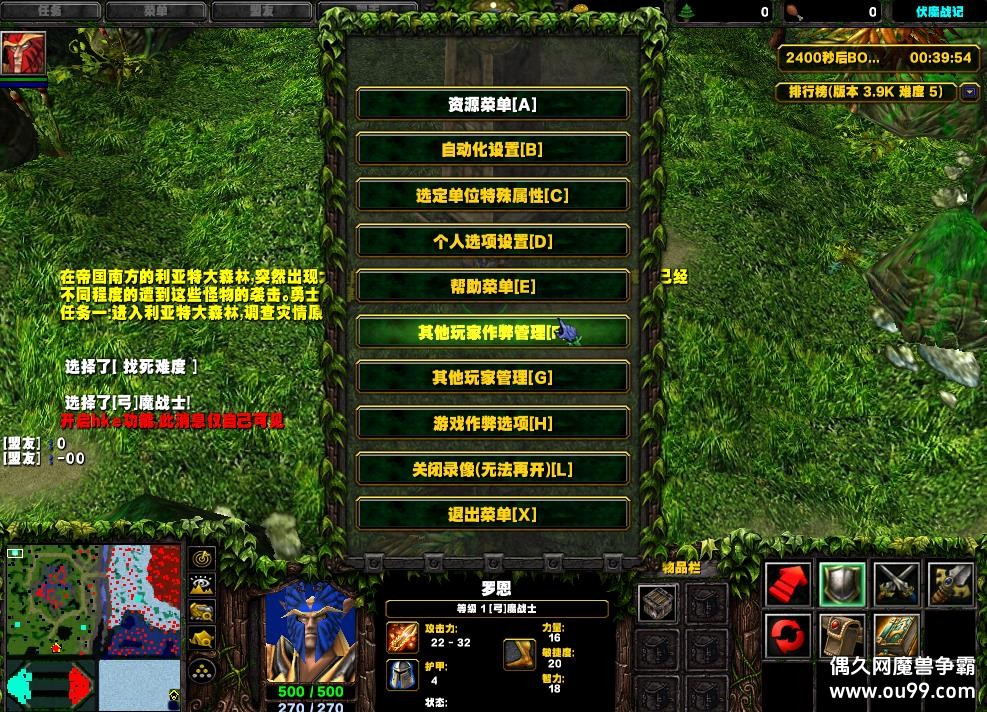Click the red arrow move command icon

click(x=789, y=583)
